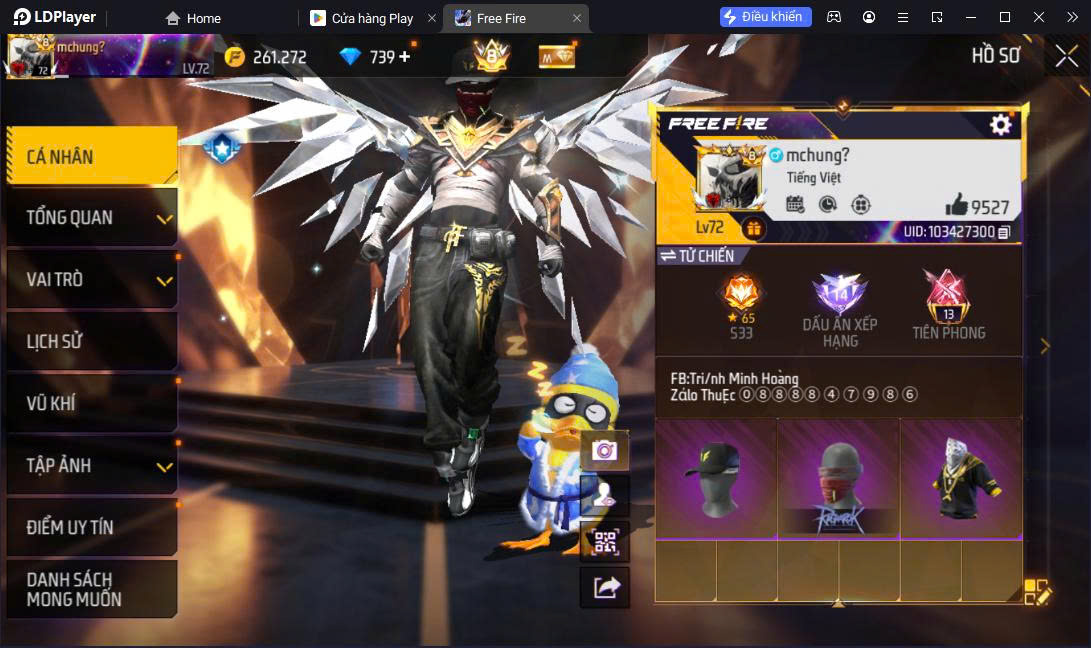Open profile settings gear icon

pyautogui.click(x=1000, y=124)
